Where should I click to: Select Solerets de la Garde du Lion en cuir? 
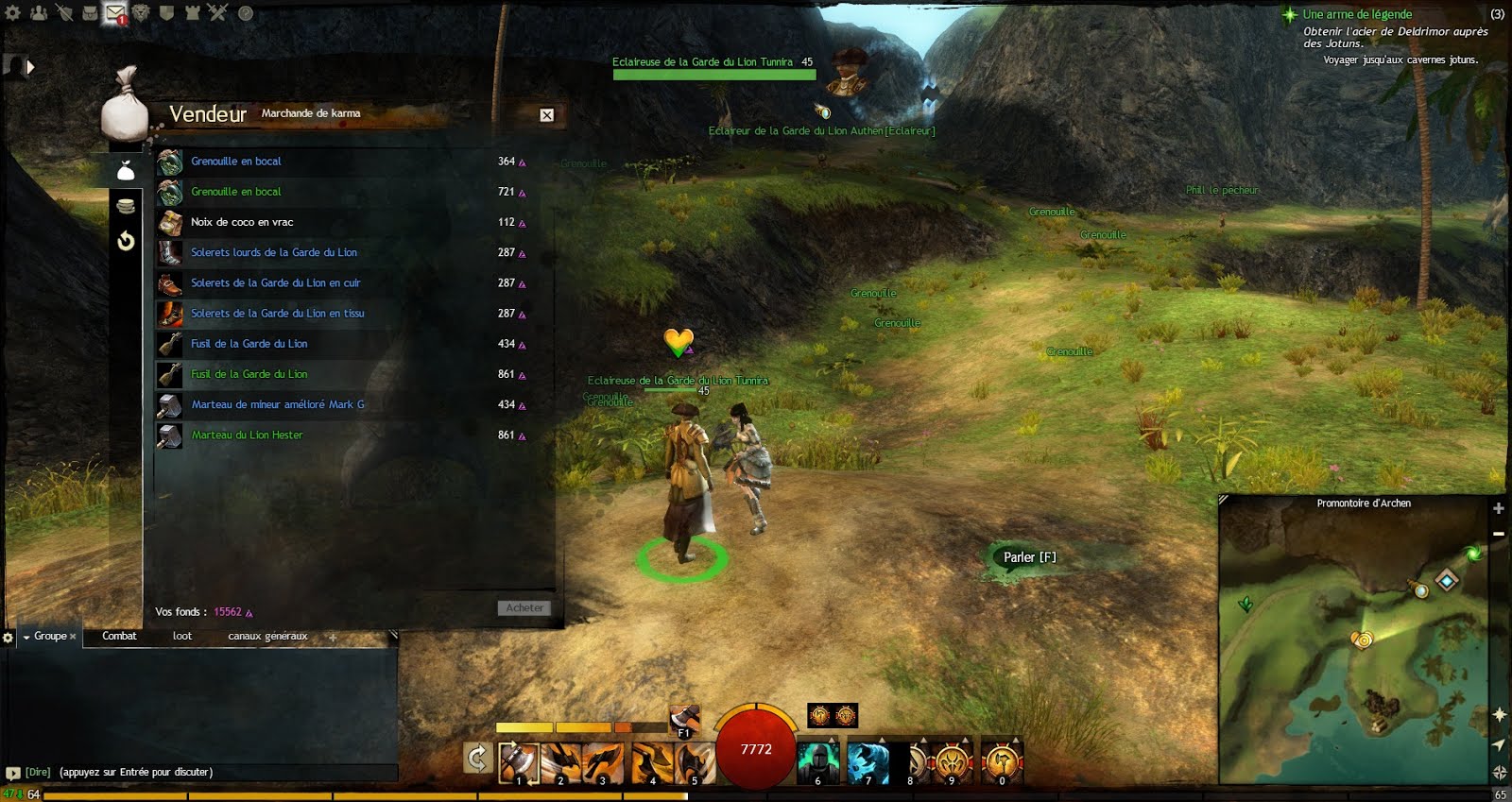275,282
